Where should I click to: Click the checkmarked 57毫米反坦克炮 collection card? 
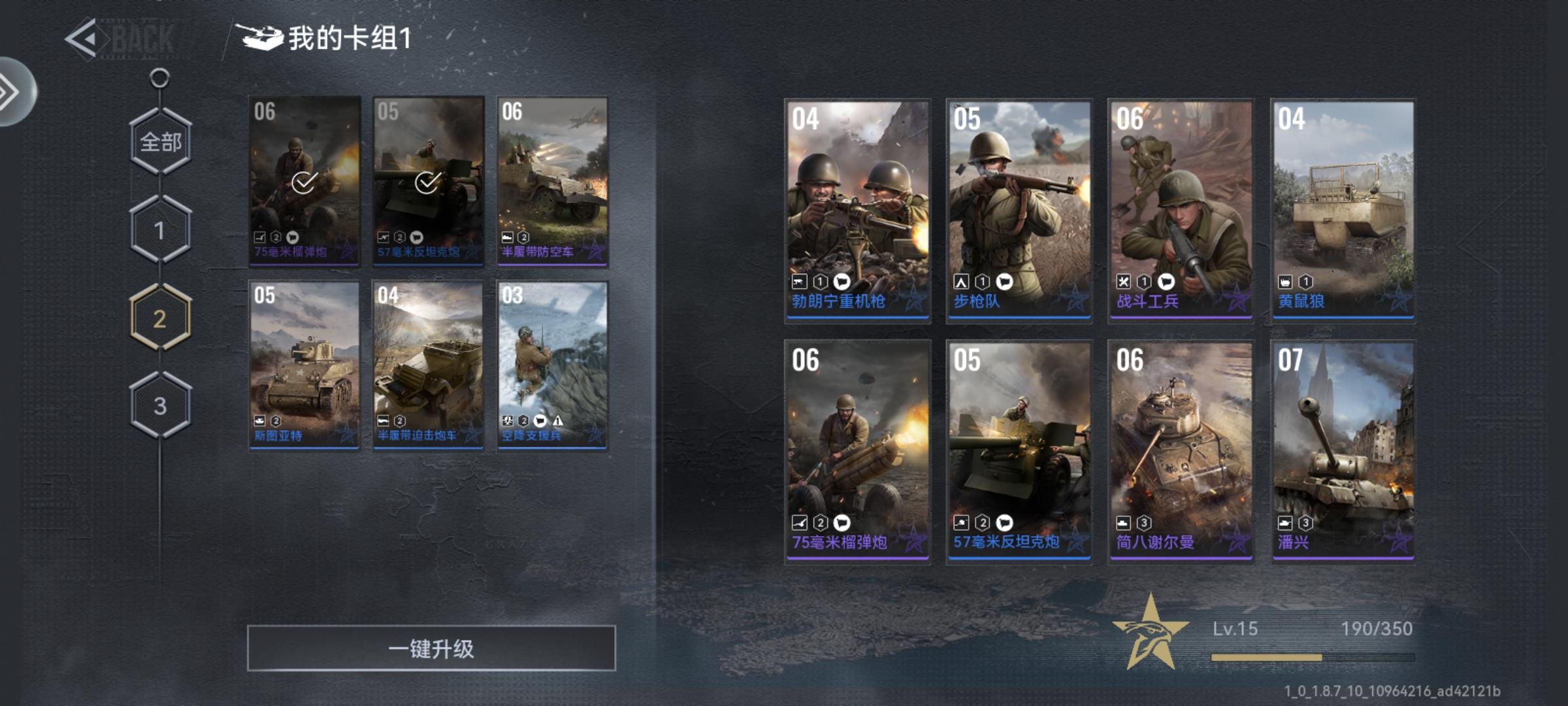tap(429, 182)
